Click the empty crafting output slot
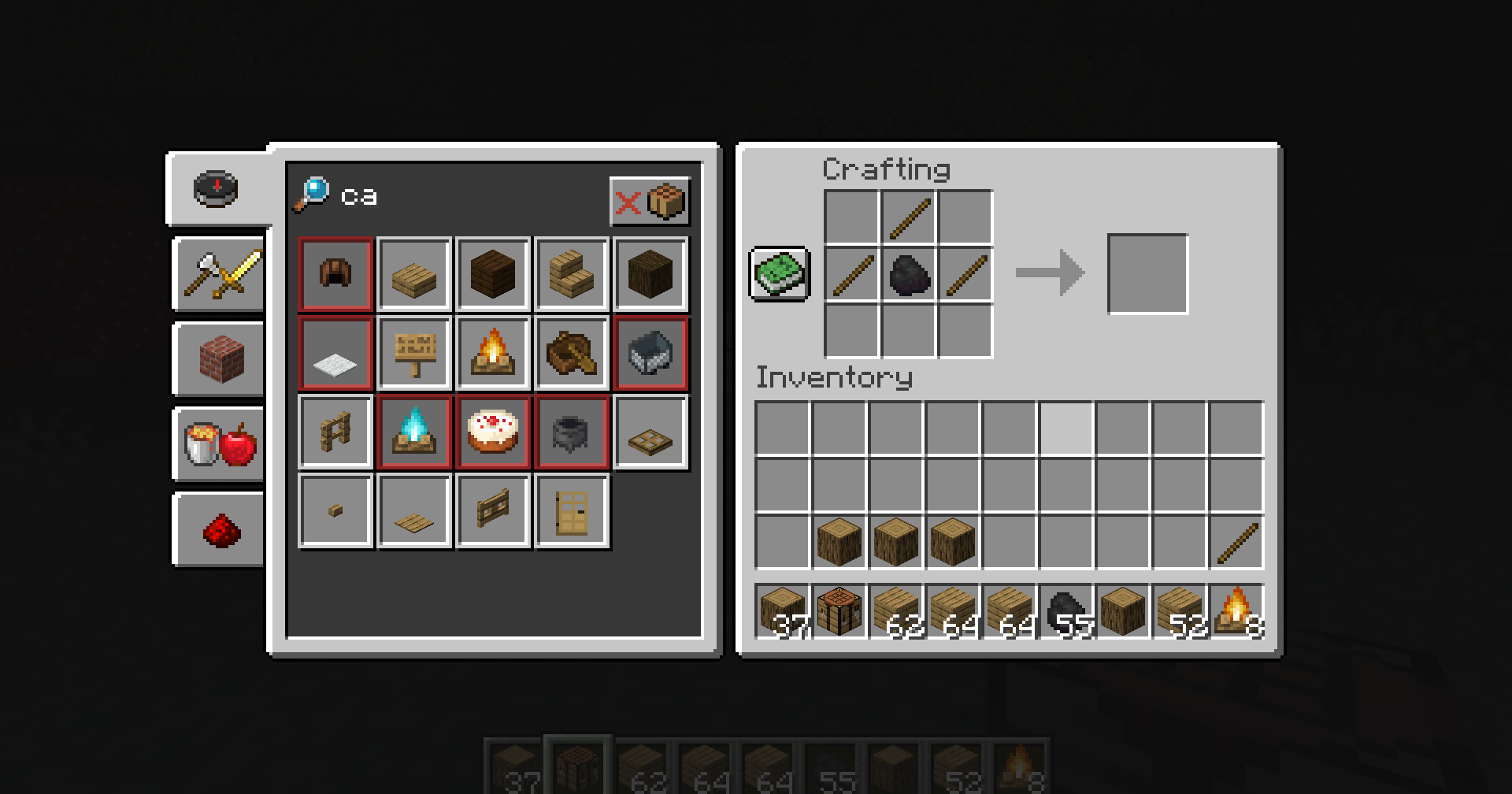1512x794 pixels. (x=1147, y=273)
